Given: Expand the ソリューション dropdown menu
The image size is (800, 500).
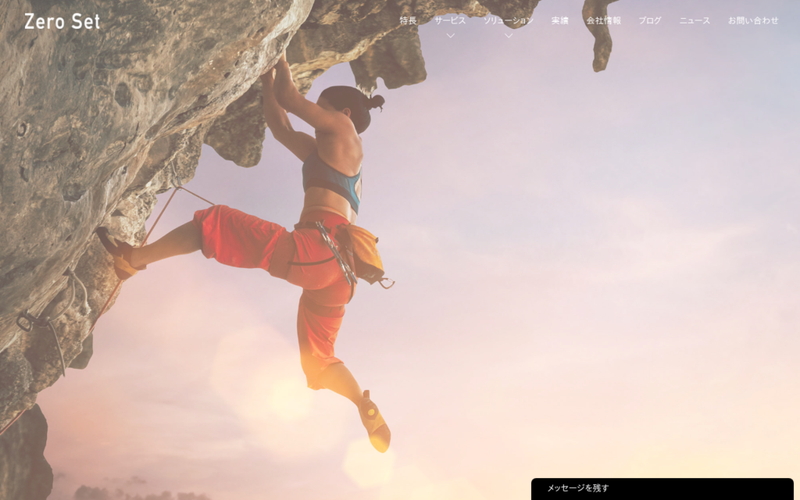Looking at the screenshot, I should (x=508, y=21).
